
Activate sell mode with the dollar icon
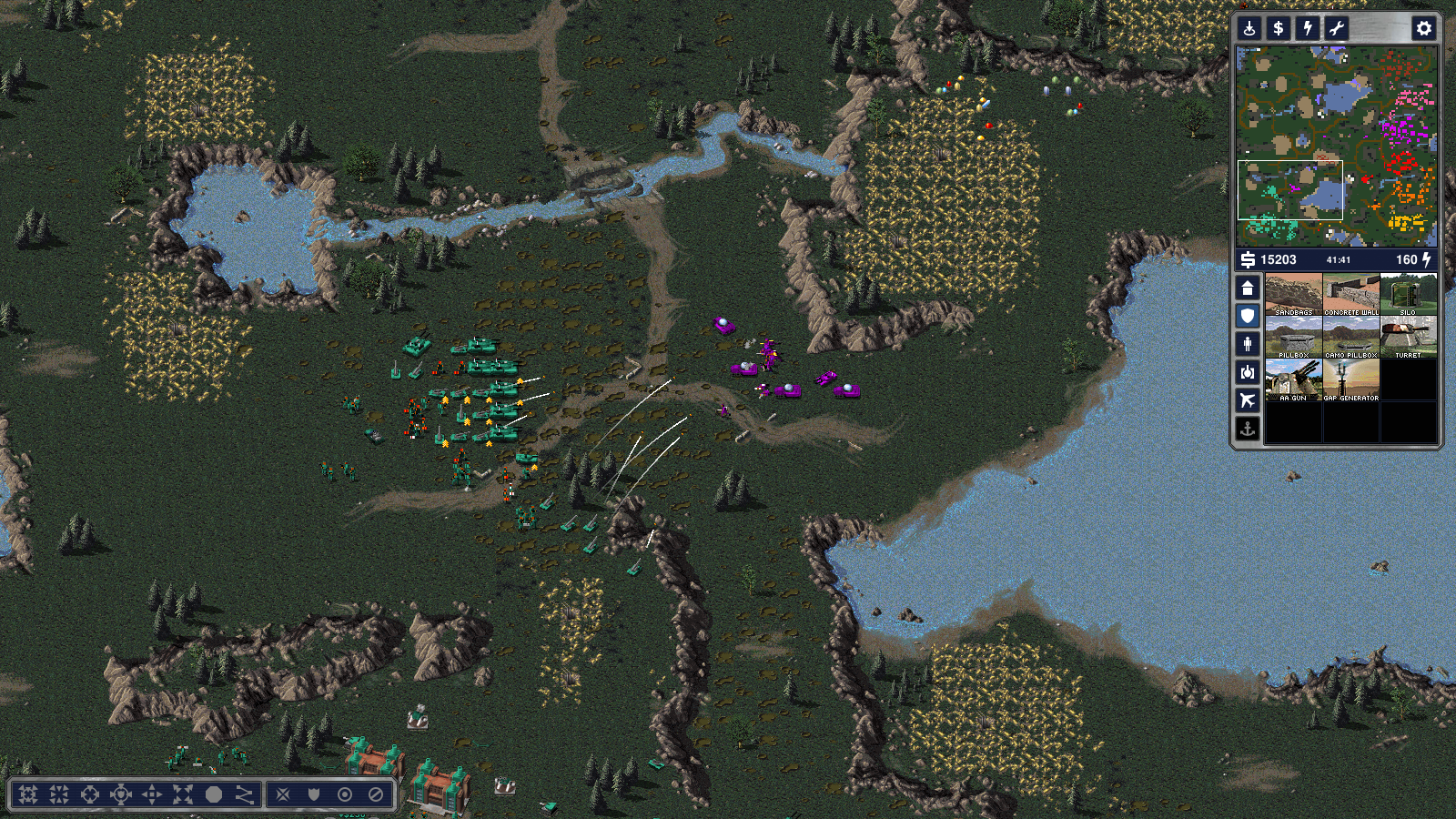tap(1279, 28)
